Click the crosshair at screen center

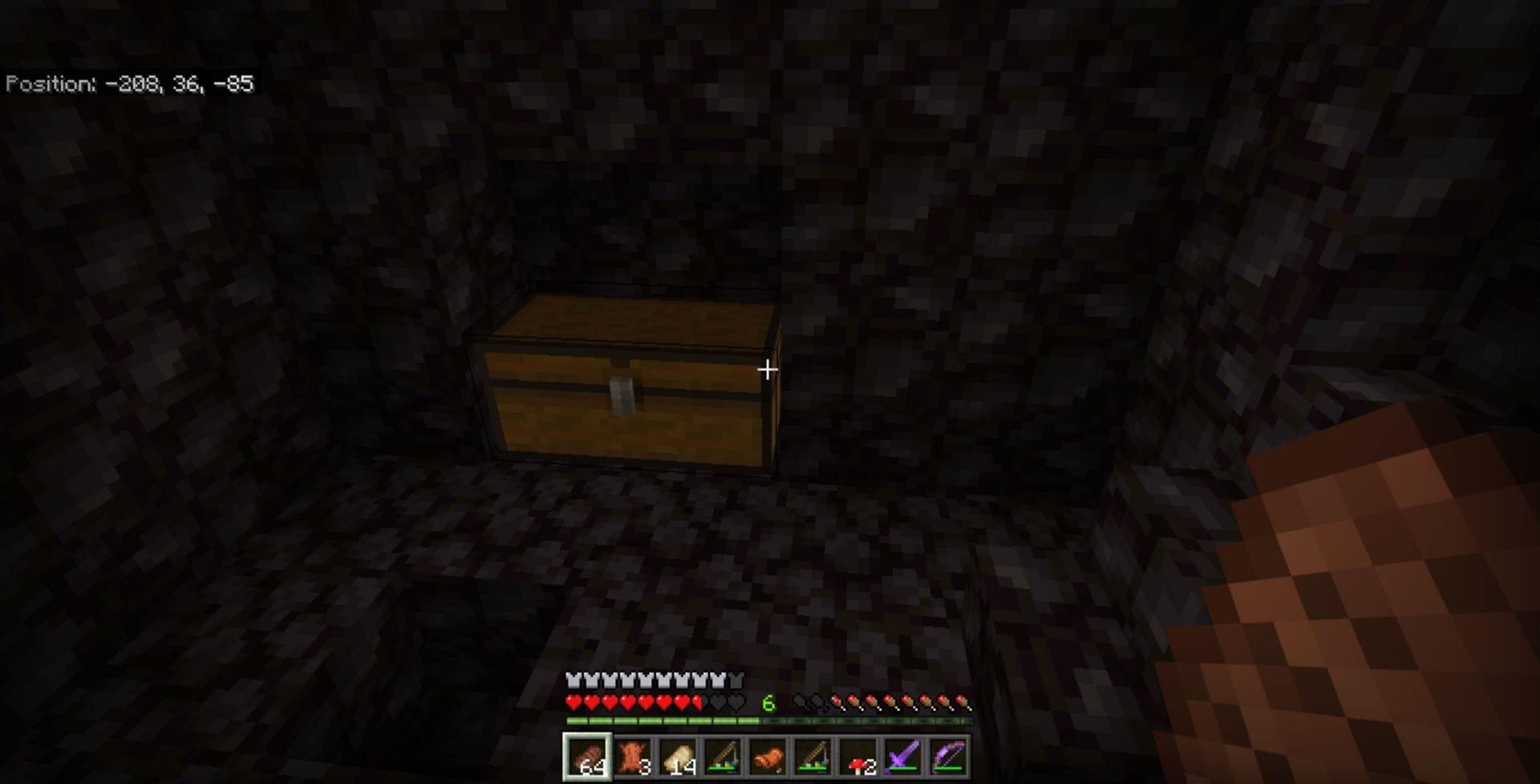click(768, 370)
